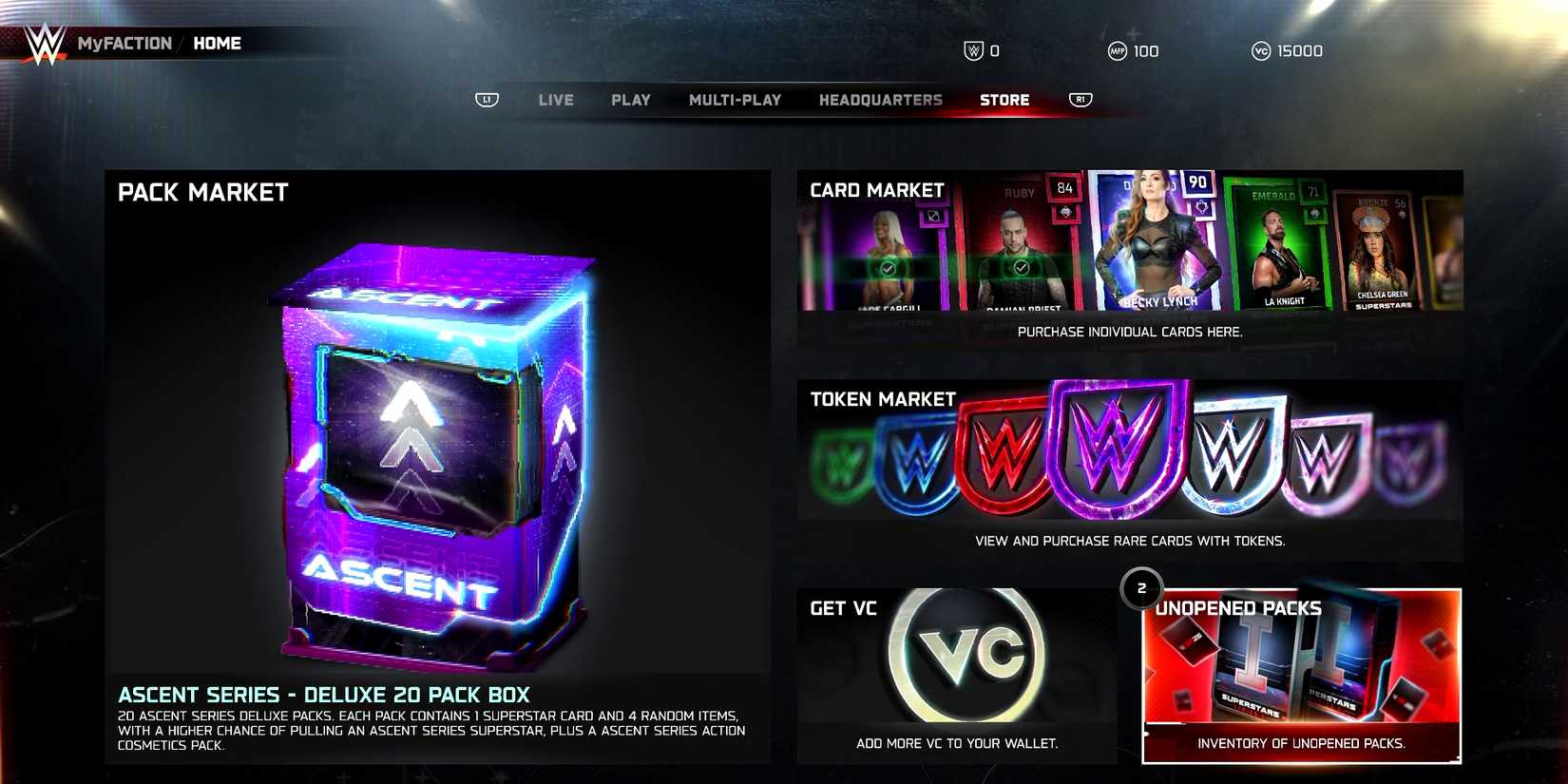Screen dimensions: 1568x784
Task: Select the LIVE tab
Action: [x=555, y=99]
